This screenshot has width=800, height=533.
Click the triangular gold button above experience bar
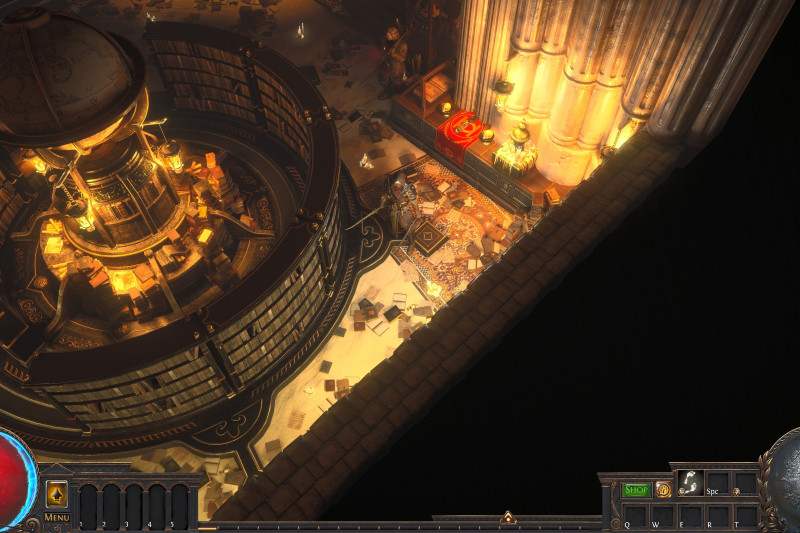coord(508,518)
